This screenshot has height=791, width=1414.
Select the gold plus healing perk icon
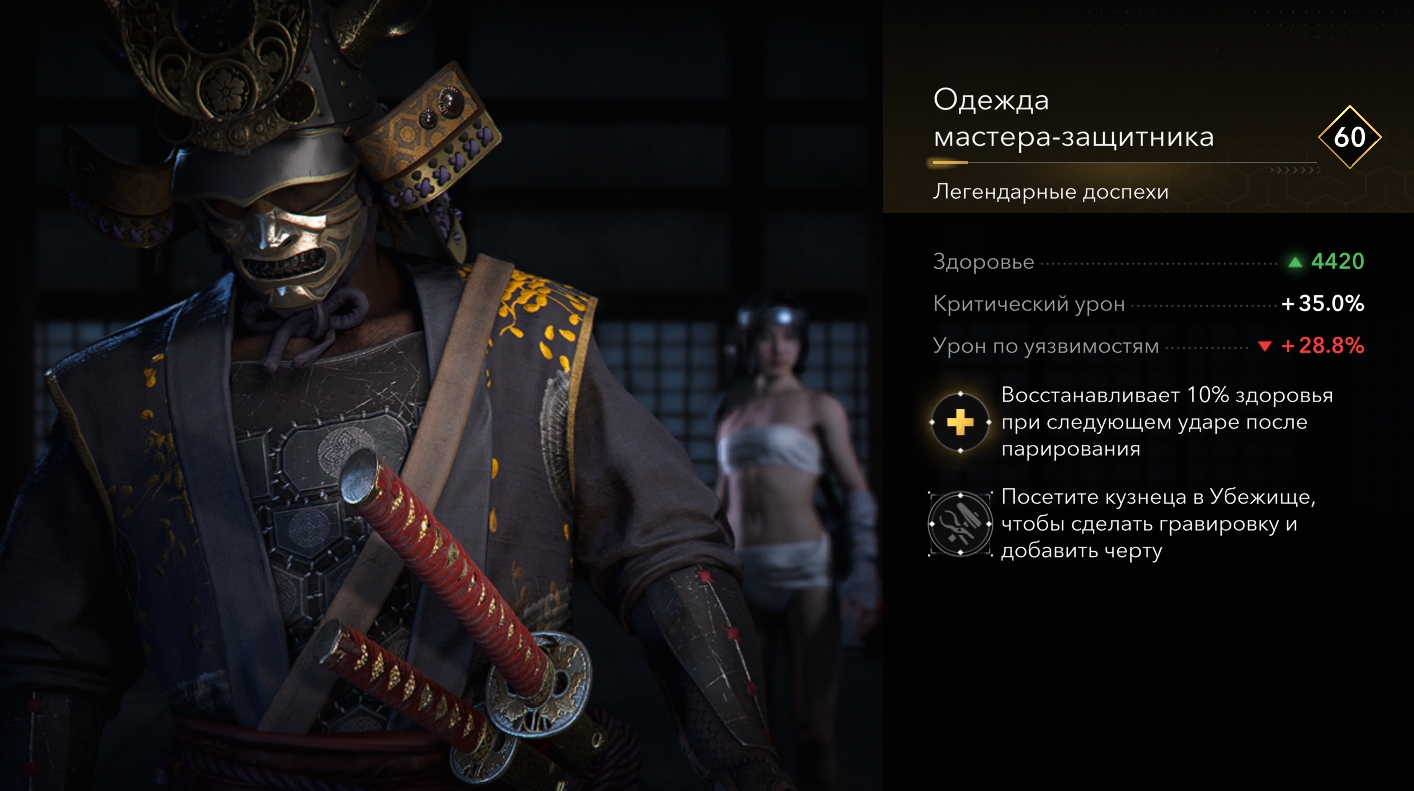pyautogui.click(x=960, y=423)
